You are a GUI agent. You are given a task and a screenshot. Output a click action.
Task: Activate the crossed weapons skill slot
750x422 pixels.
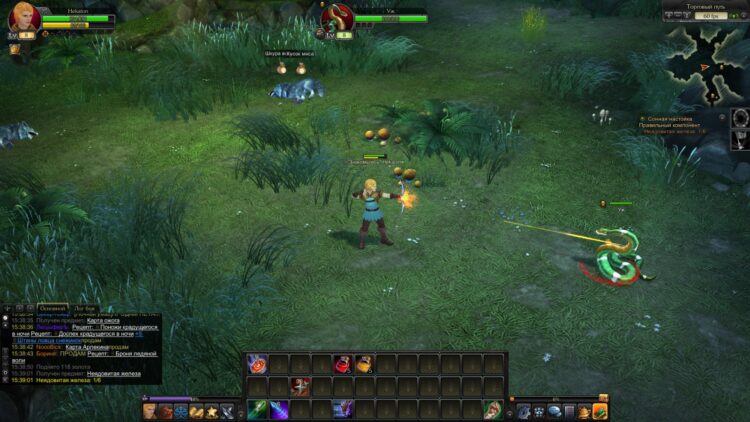[300, 386]
